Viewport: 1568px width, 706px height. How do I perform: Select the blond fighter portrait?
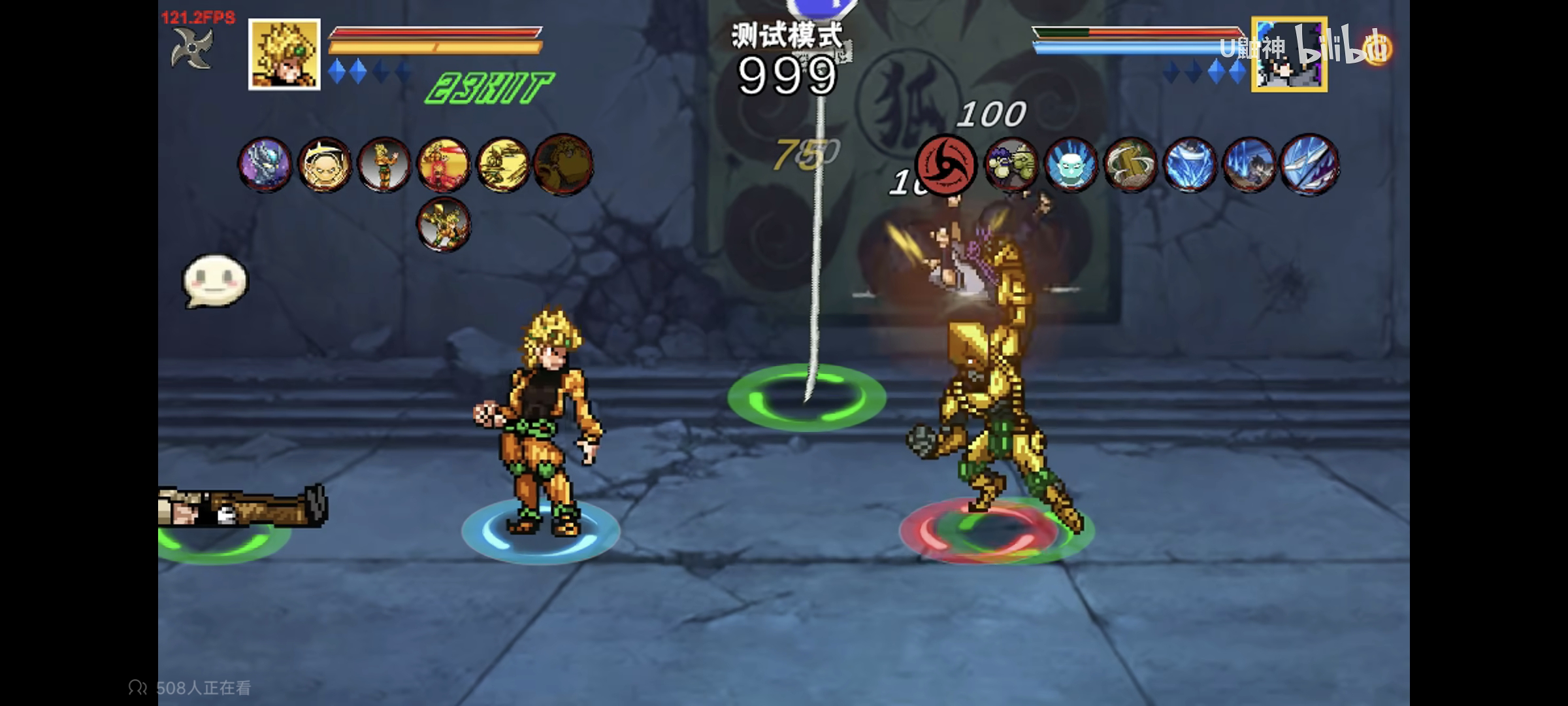coord(284,54)
